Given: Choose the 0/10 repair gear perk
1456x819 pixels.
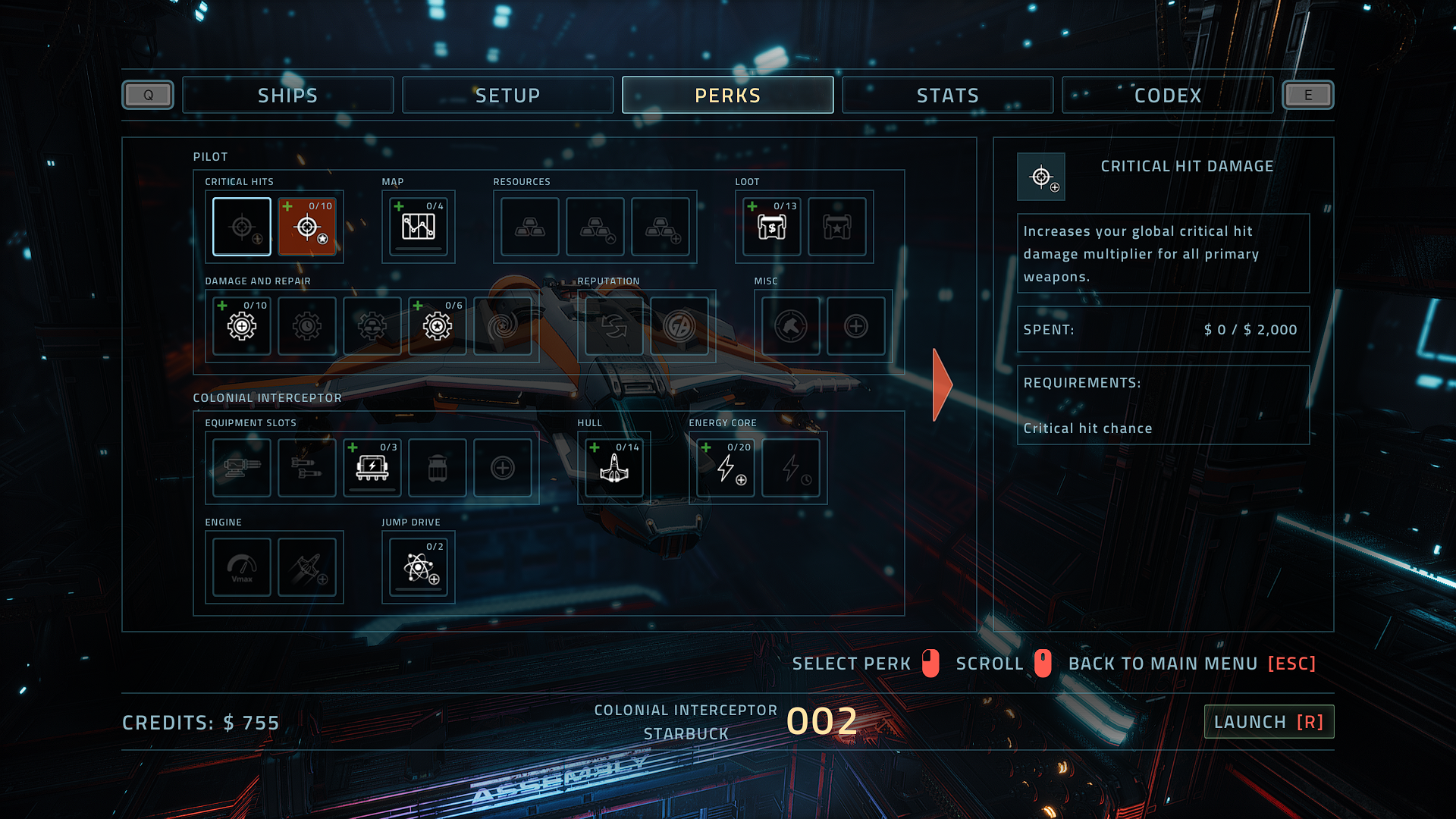Looking at the screenshot, I should (x=242, y=326).
